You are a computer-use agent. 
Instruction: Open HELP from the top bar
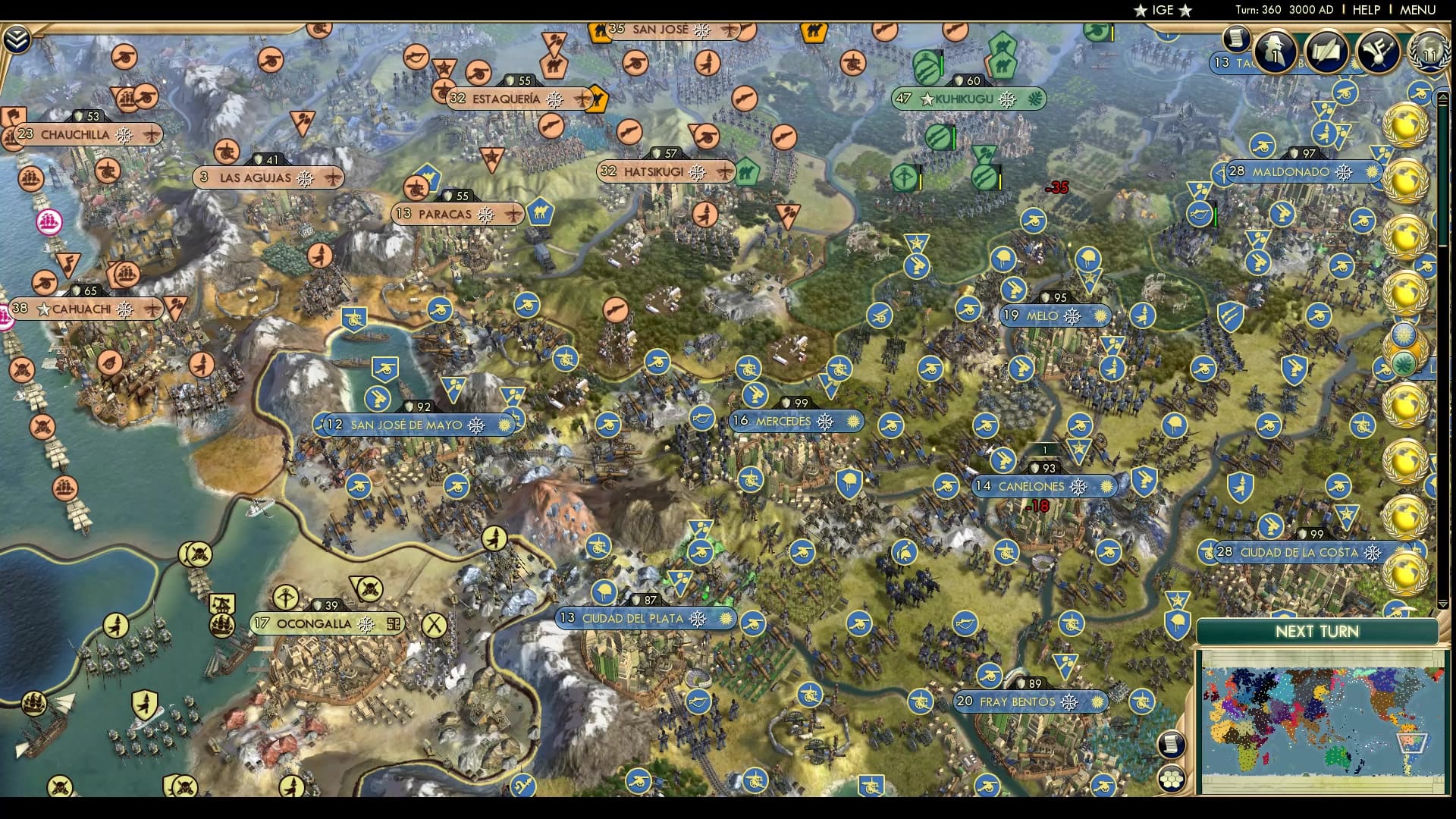tap(1365, 10)
